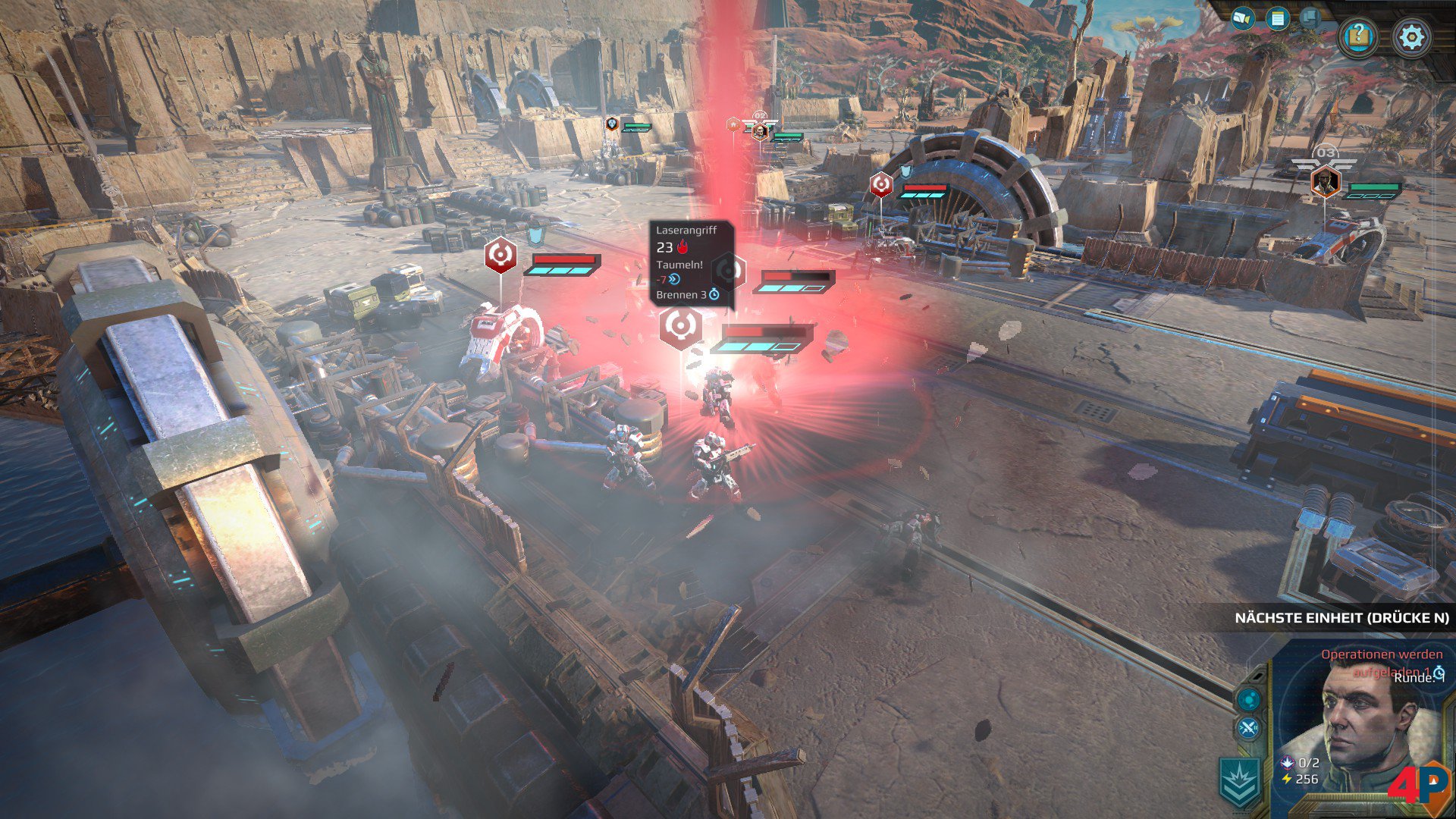Viewport: 1456px width, 819px height.
Task: Toggle the camera view icon
Action: click(x=1242, y=18)
